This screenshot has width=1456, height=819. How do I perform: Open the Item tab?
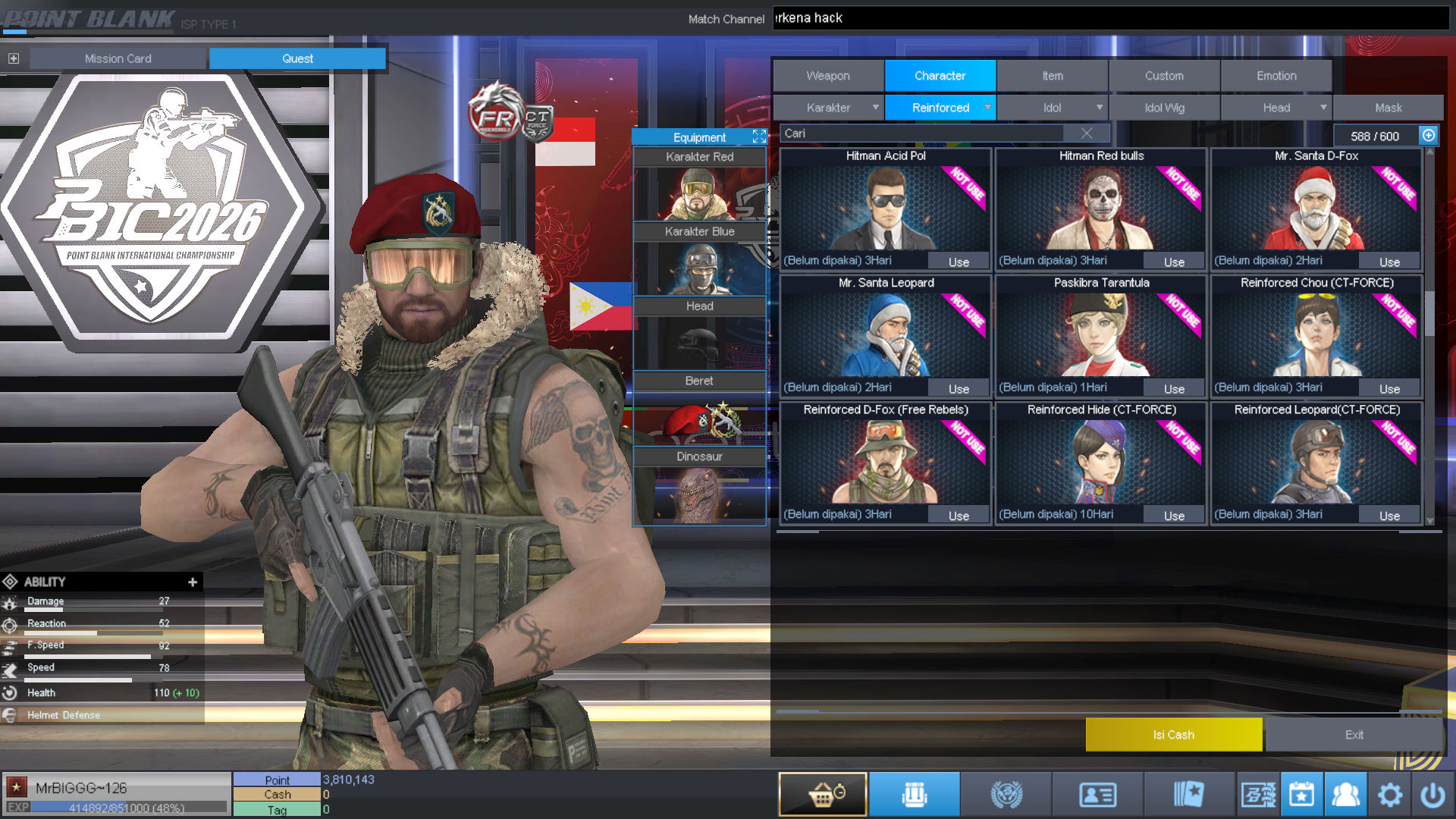(1052, 76)
